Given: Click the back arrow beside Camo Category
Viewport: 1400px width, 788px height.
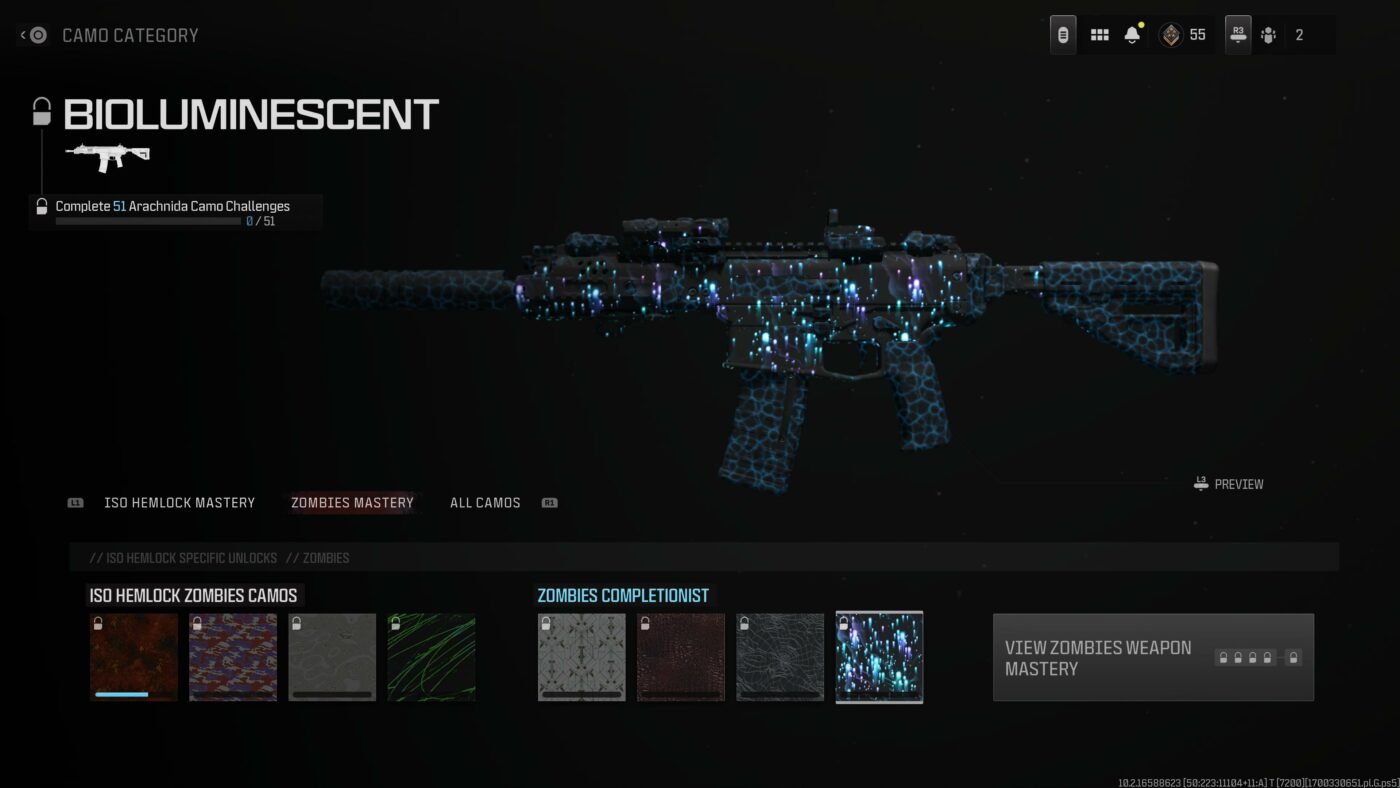Looking at the screenshot, I should tap(23, 33).
